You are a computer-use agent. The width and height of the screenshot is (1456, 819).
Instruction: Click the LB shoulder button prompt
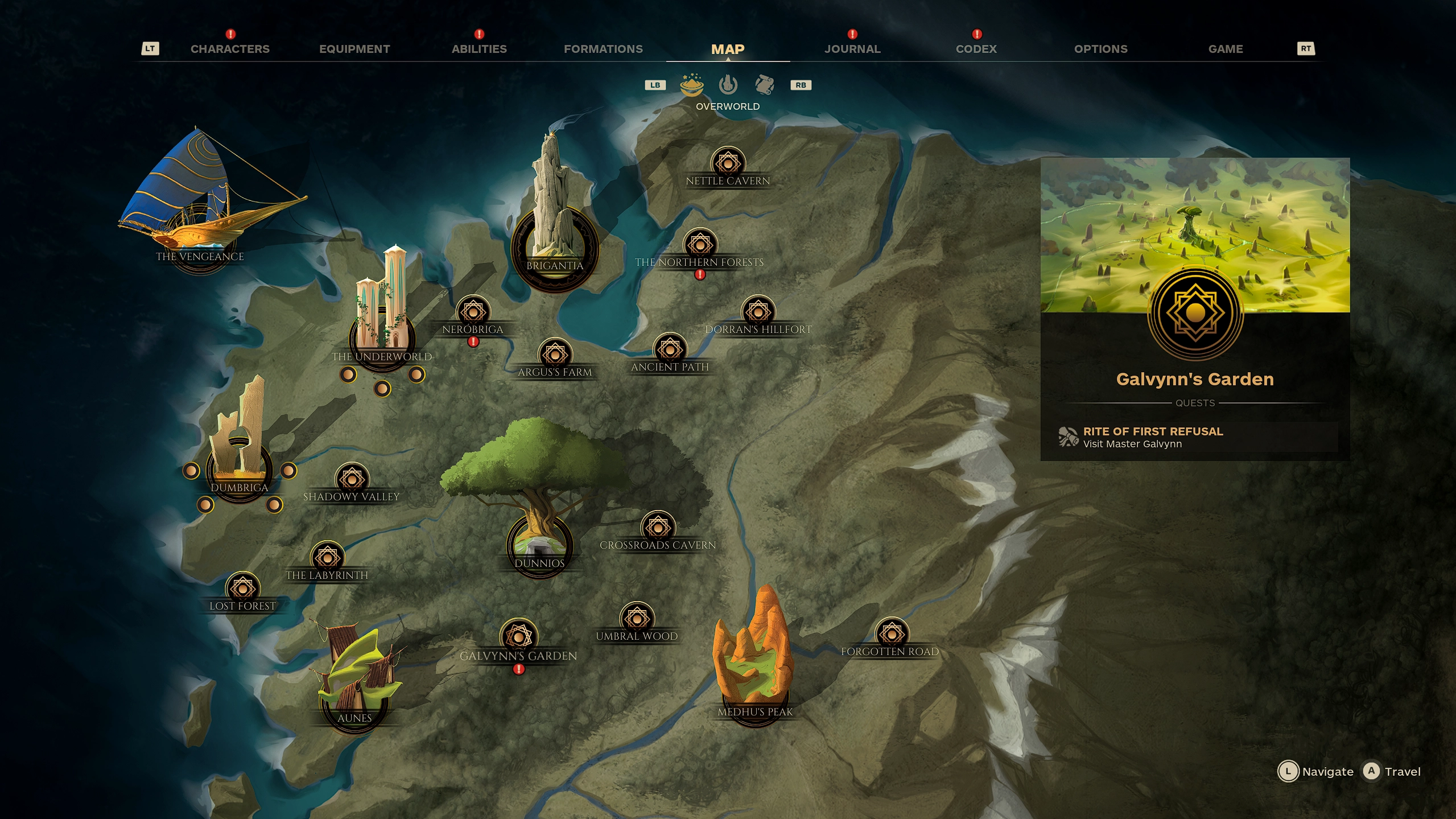655,85
